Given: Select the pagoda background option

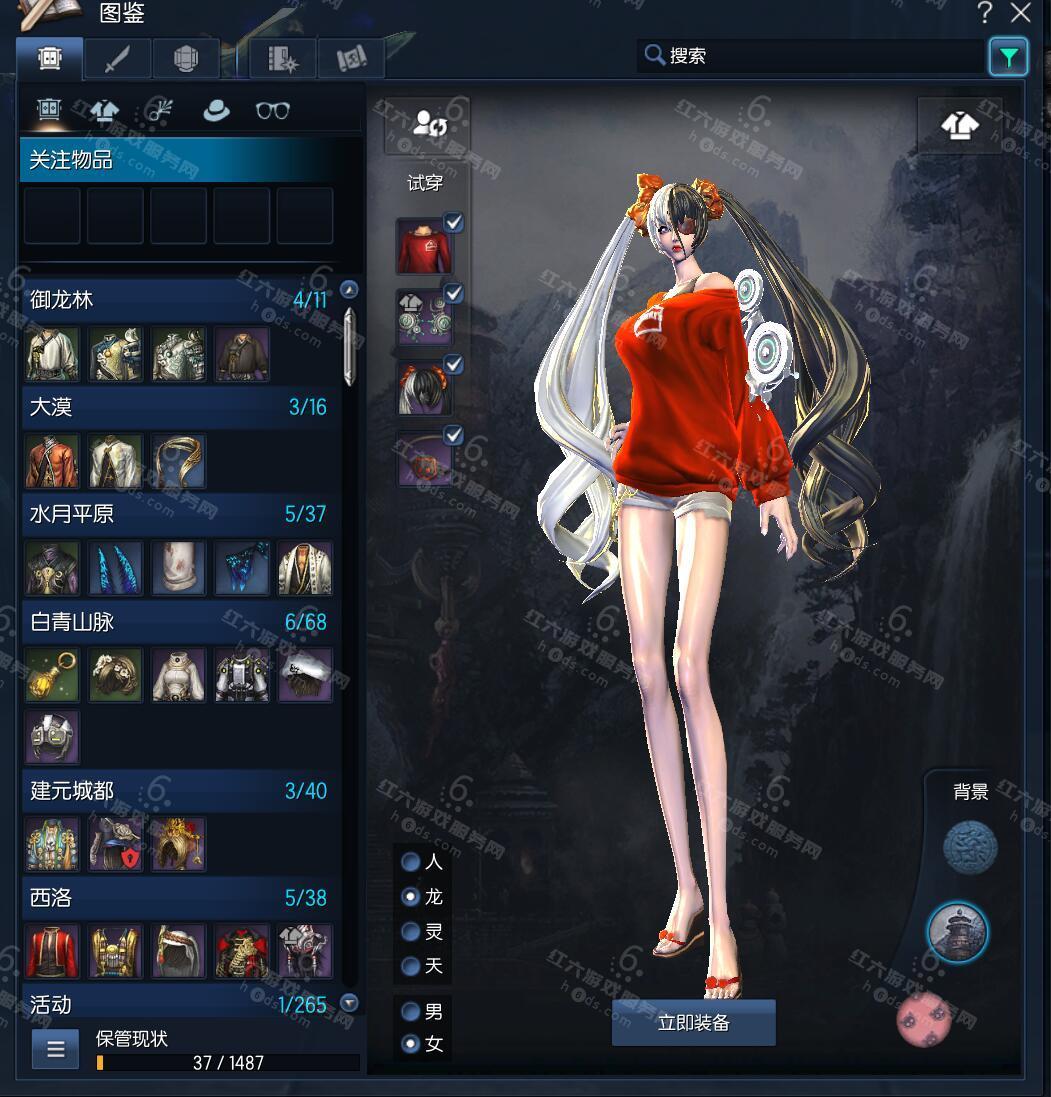Looking at the screenshot, I should point(957,932).
